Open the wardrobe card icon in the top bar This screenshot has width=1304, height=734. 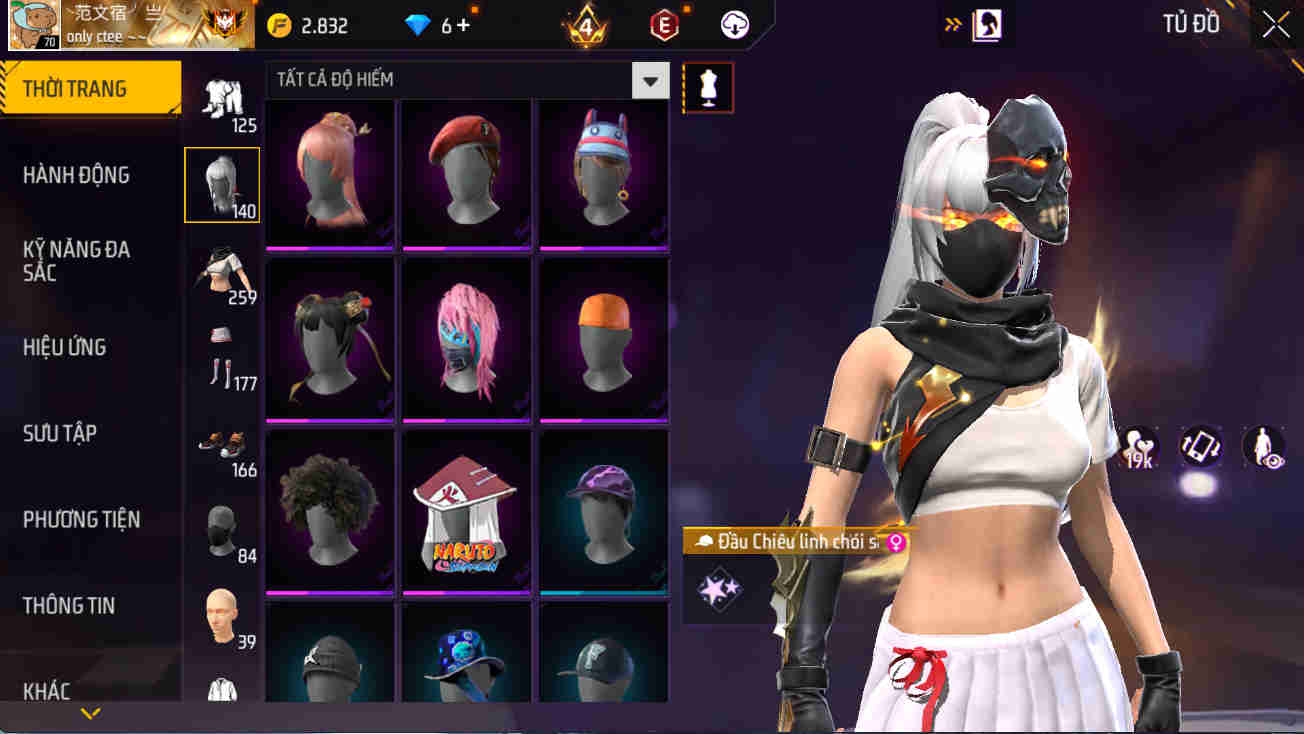coord(988,25)
